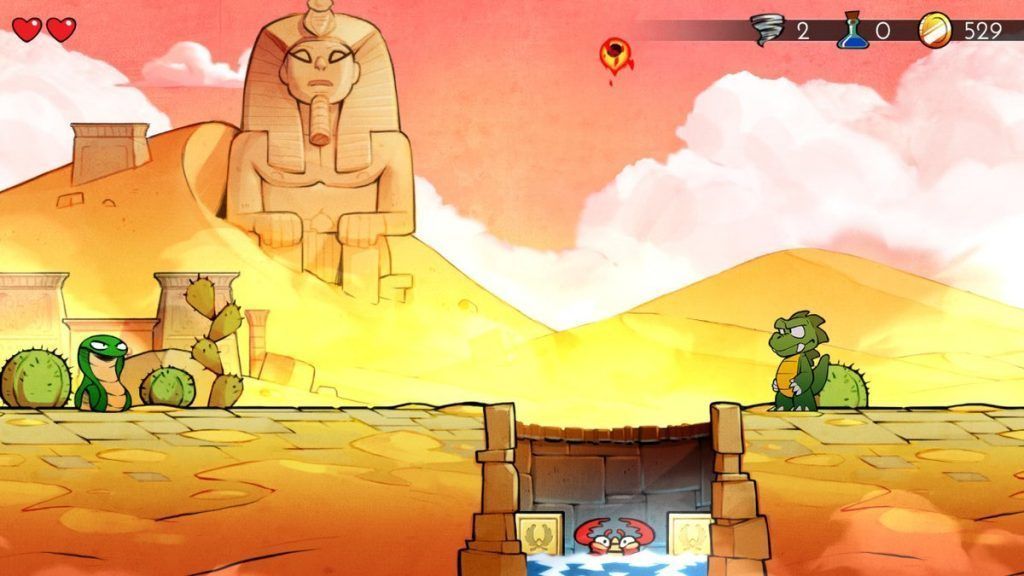Click the gold coin icon
Image resolution: width=1024 pixels, height=576 pixels.
pos(934,30)
